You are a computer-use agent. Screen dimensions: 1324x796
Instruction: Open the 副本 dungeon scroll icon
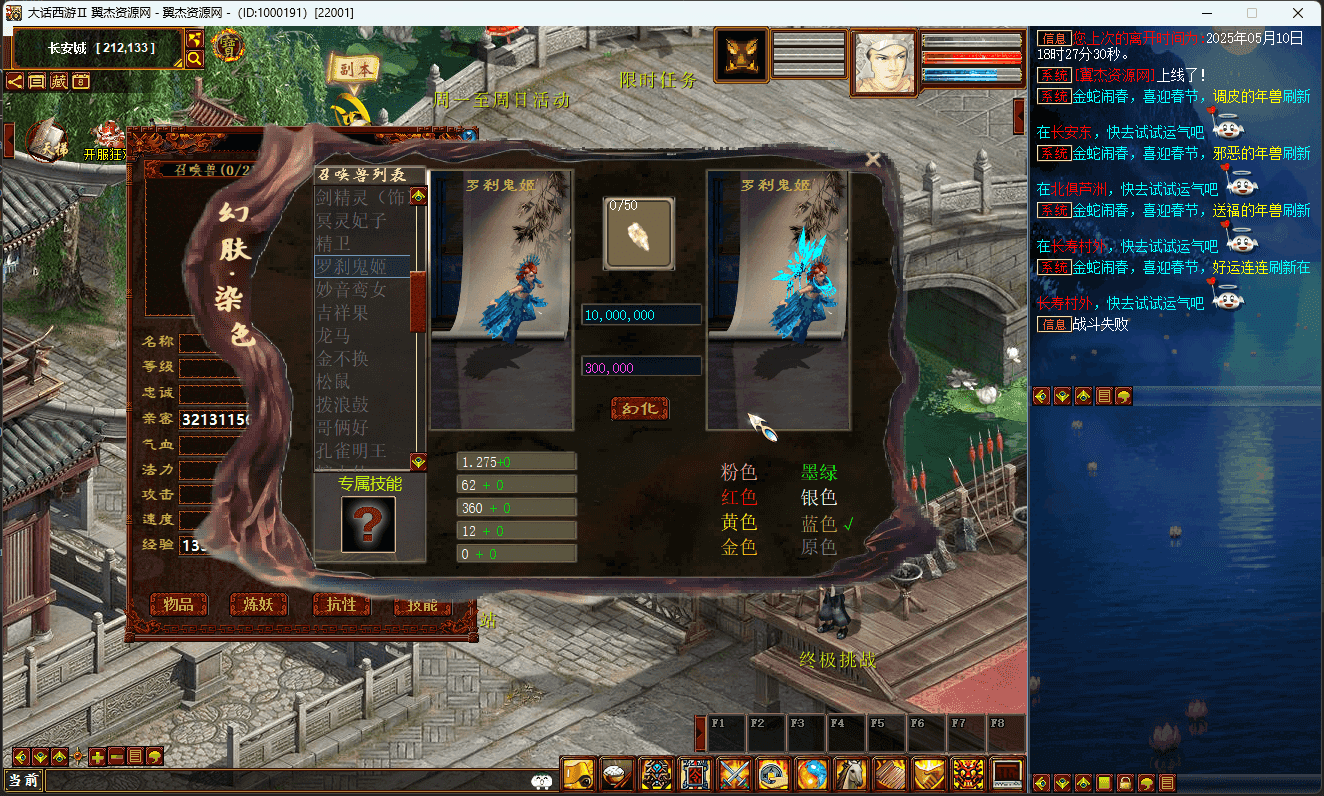coord(354,69)
